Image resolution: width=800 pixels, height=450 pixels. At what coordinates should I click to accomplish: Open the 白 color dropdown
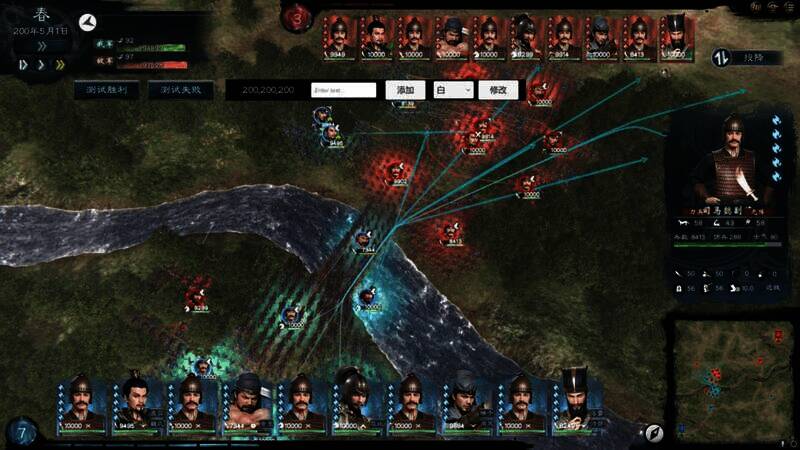coord(453,90)
